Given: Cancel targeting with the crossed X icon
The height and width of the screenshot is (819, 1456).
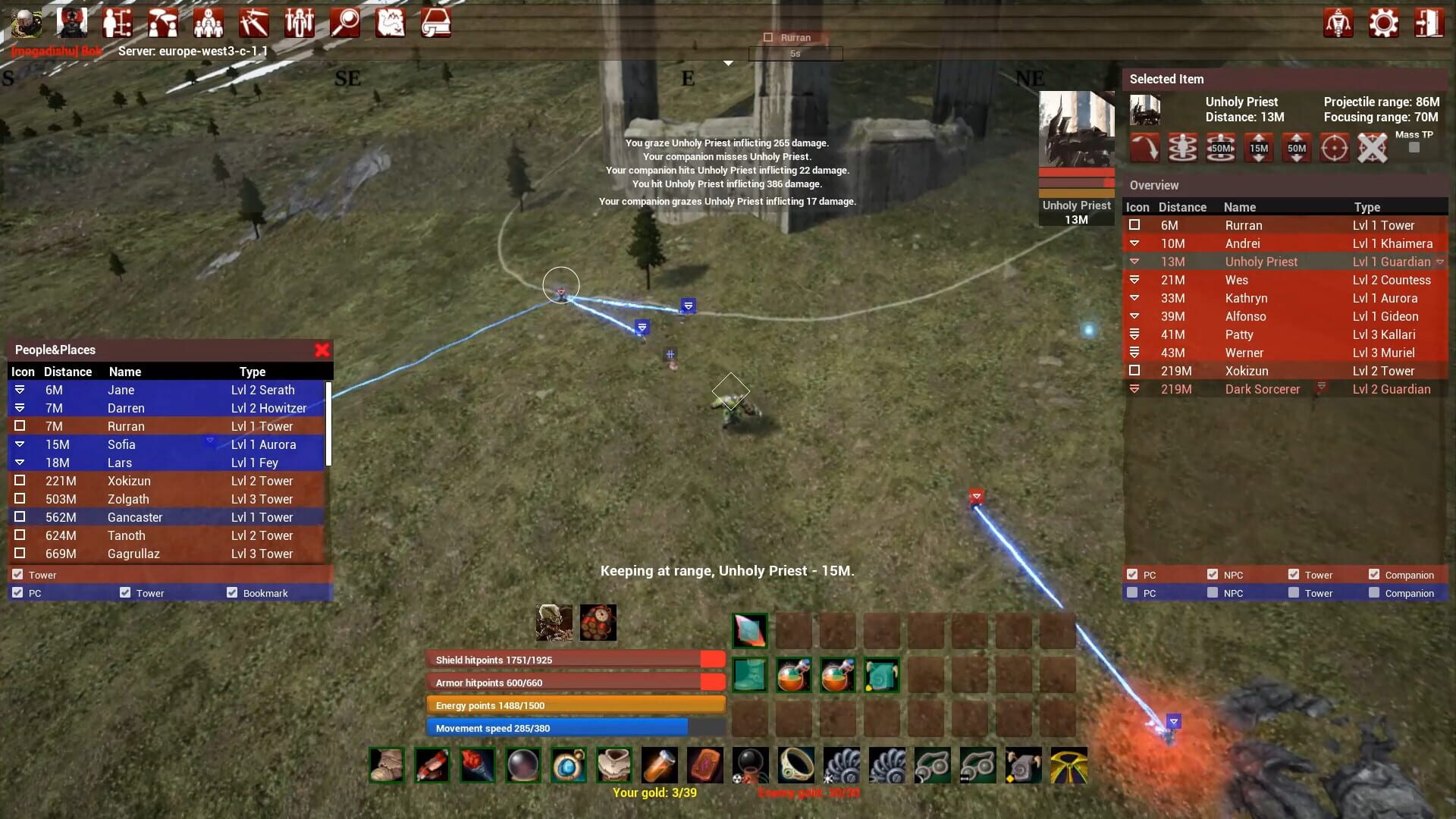Looking at the screenshot, I should tap(1373, 148).
